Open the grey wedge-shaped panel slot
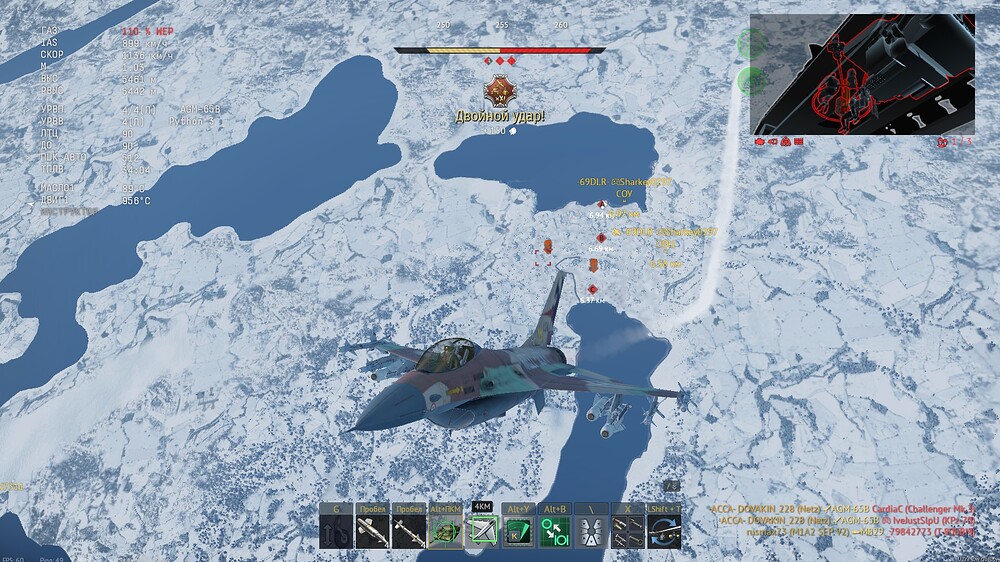1000x562 pixels. 591,531
